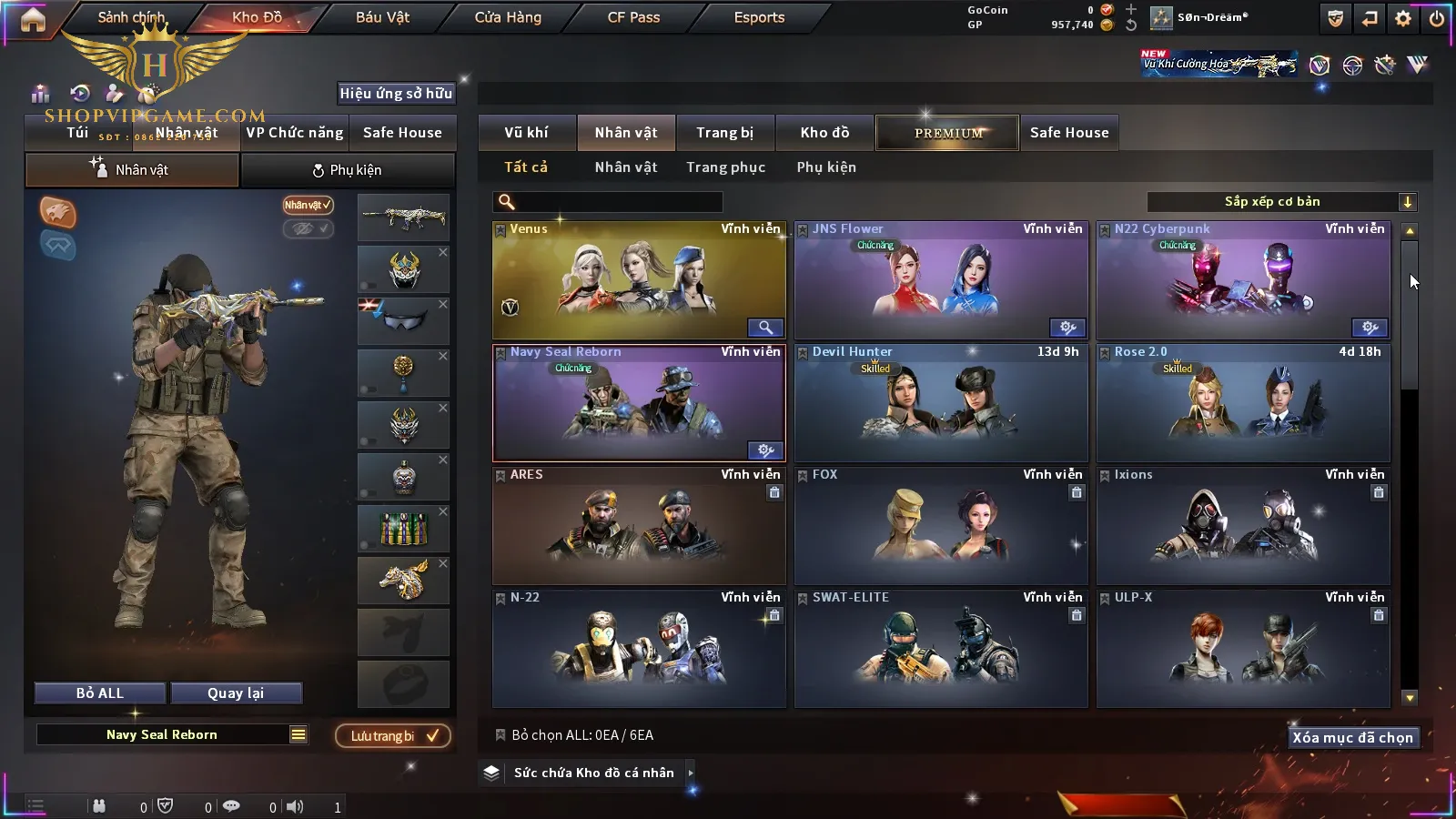Open the CF Pass page

(633, 17)
